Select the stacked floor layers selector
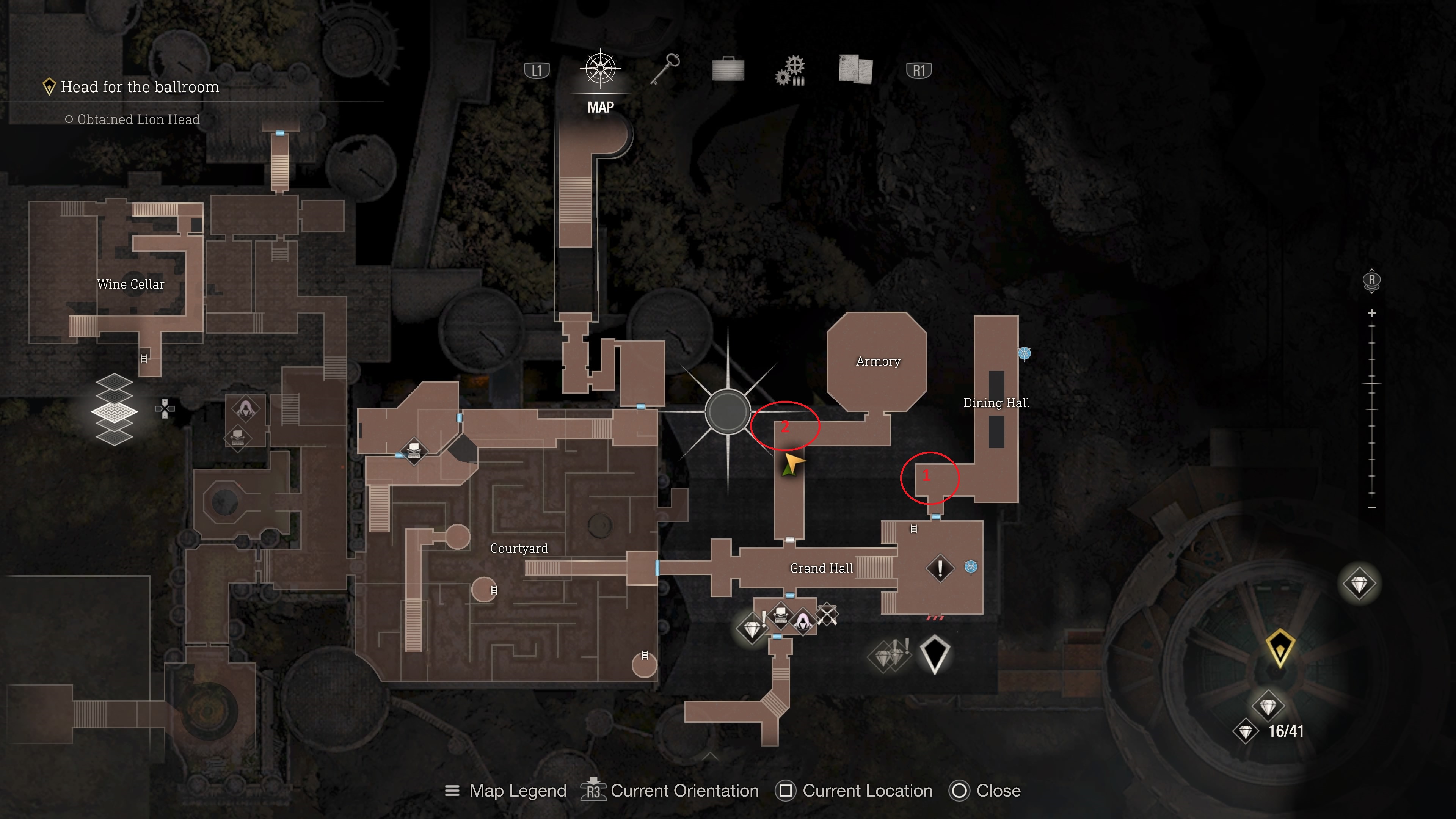 114,409
